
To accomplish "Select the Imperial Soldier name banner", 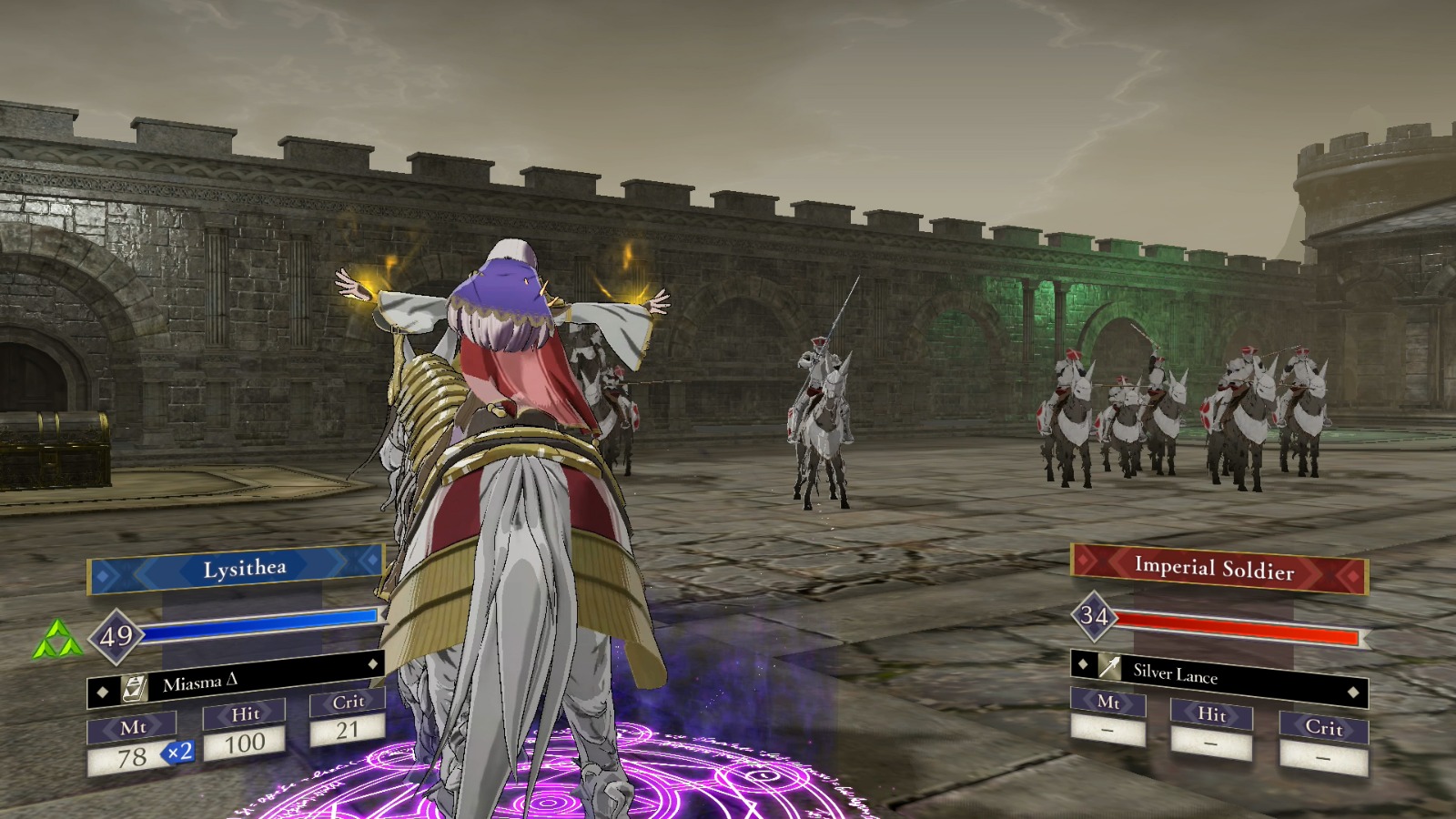I will tap(1217, 570).
